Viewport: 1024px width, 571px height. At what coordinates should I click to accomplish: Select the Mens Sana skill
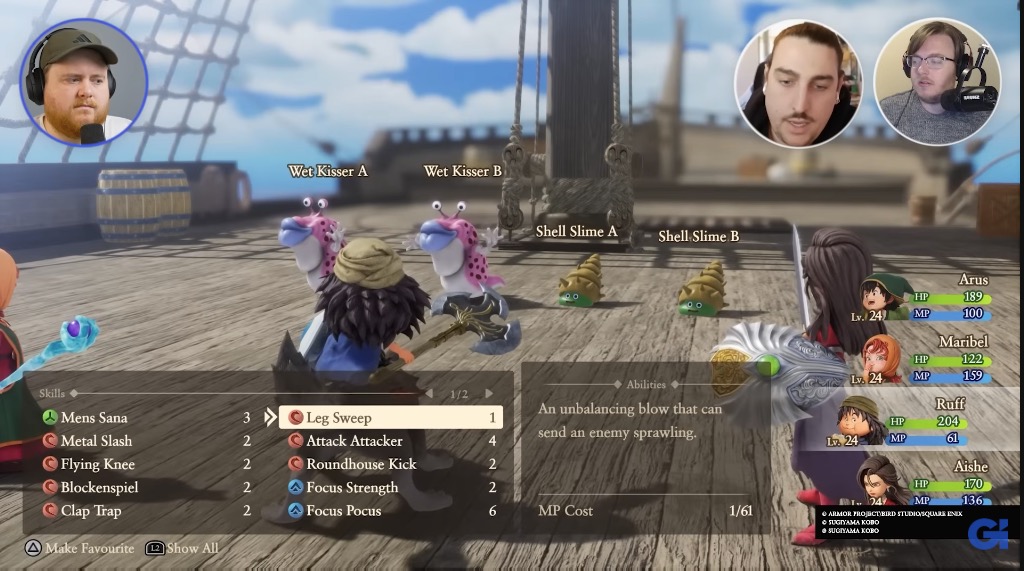(95, 418)
